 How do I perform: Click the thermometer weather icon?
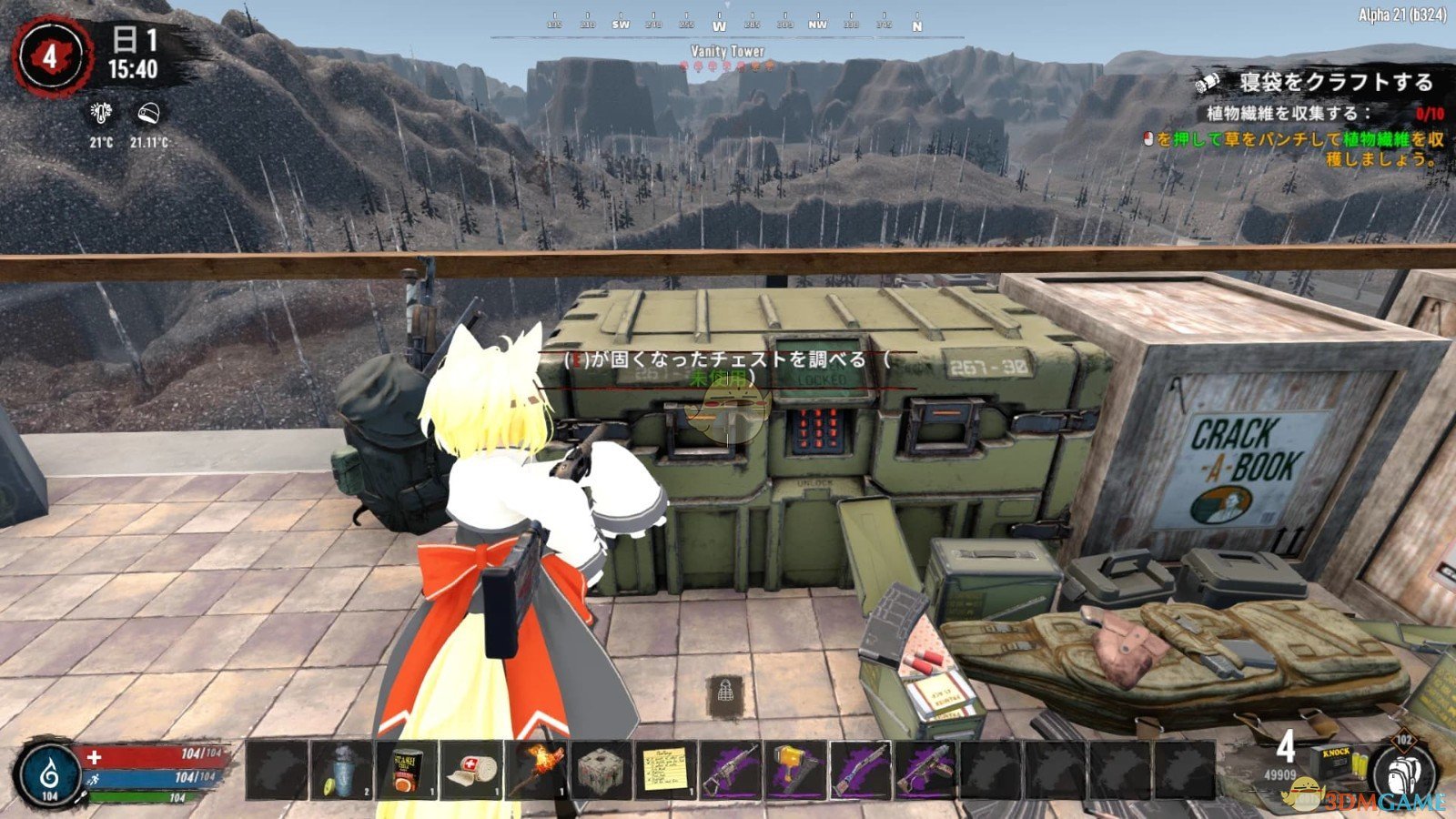click(100, 113)
